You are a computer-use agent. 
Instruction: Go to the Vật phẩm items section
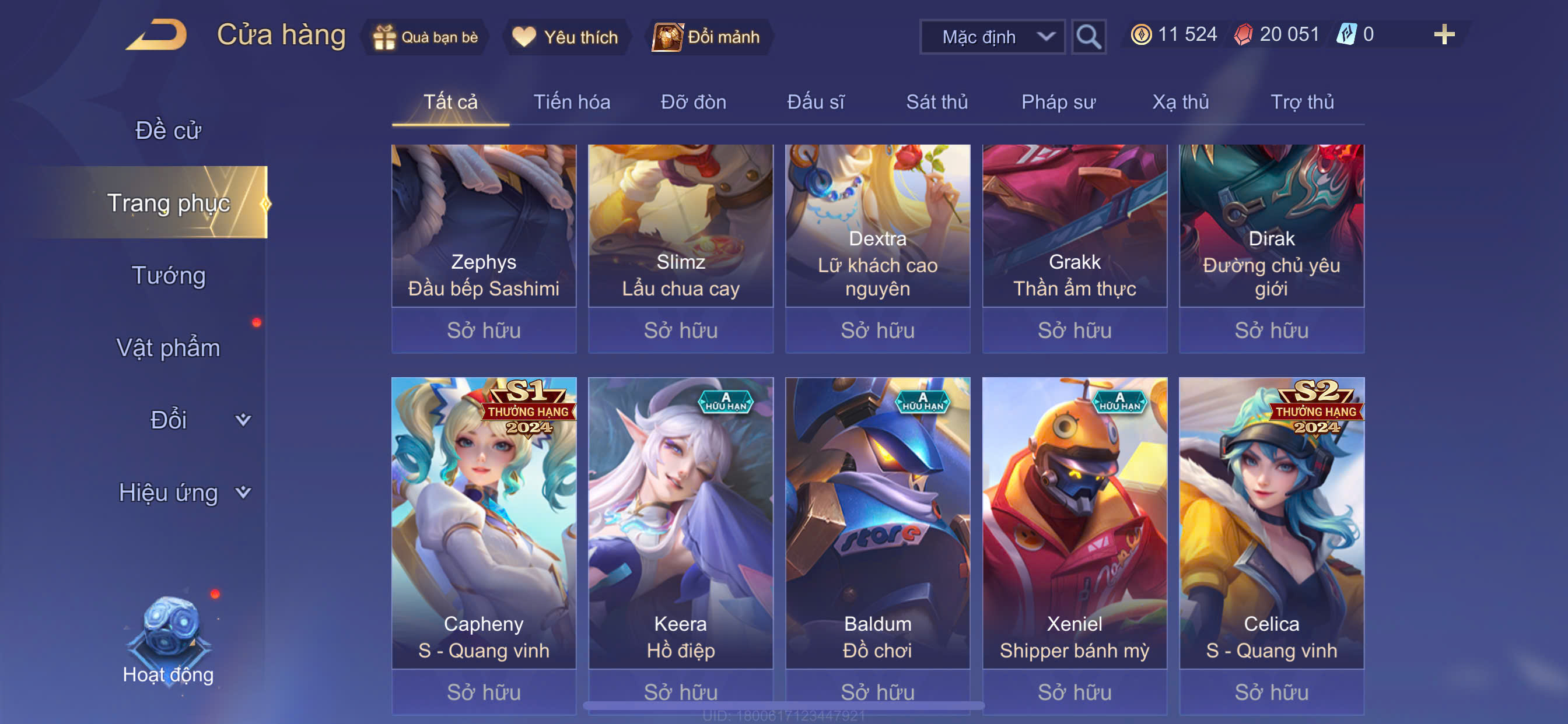tap(169, 347)
